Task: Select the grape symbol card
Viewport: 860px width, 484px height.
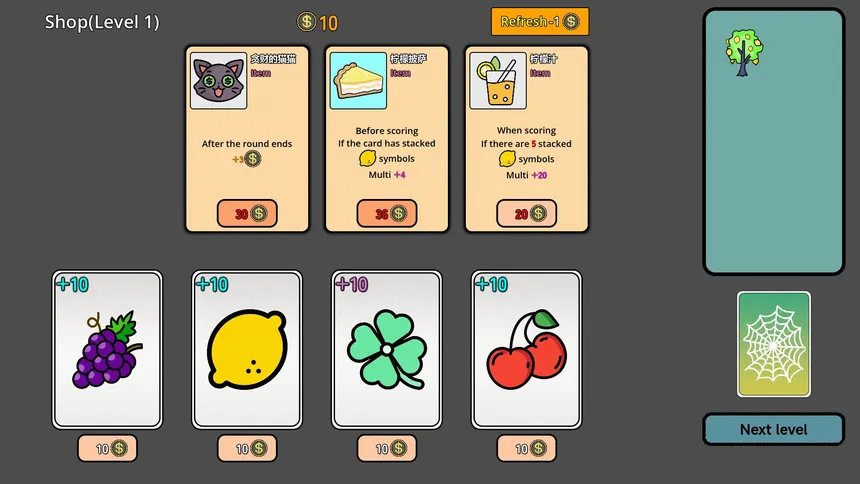Action: coord(107,349)
